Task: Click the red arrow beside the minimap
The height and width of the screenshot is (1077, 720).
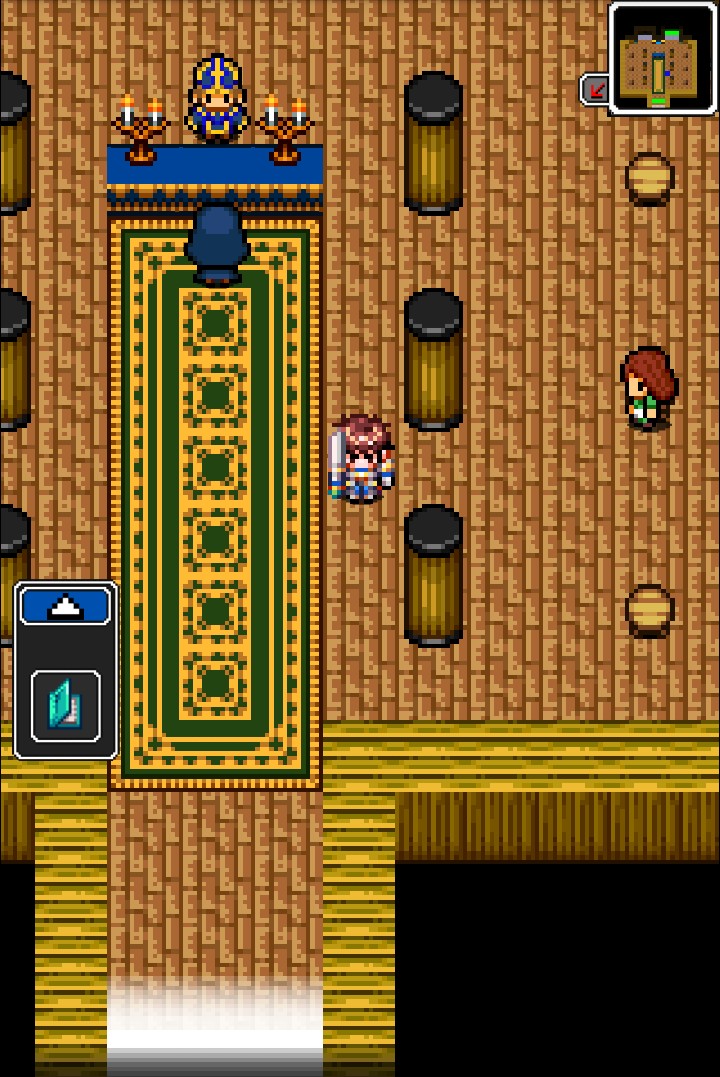Action: pos(596,90)
